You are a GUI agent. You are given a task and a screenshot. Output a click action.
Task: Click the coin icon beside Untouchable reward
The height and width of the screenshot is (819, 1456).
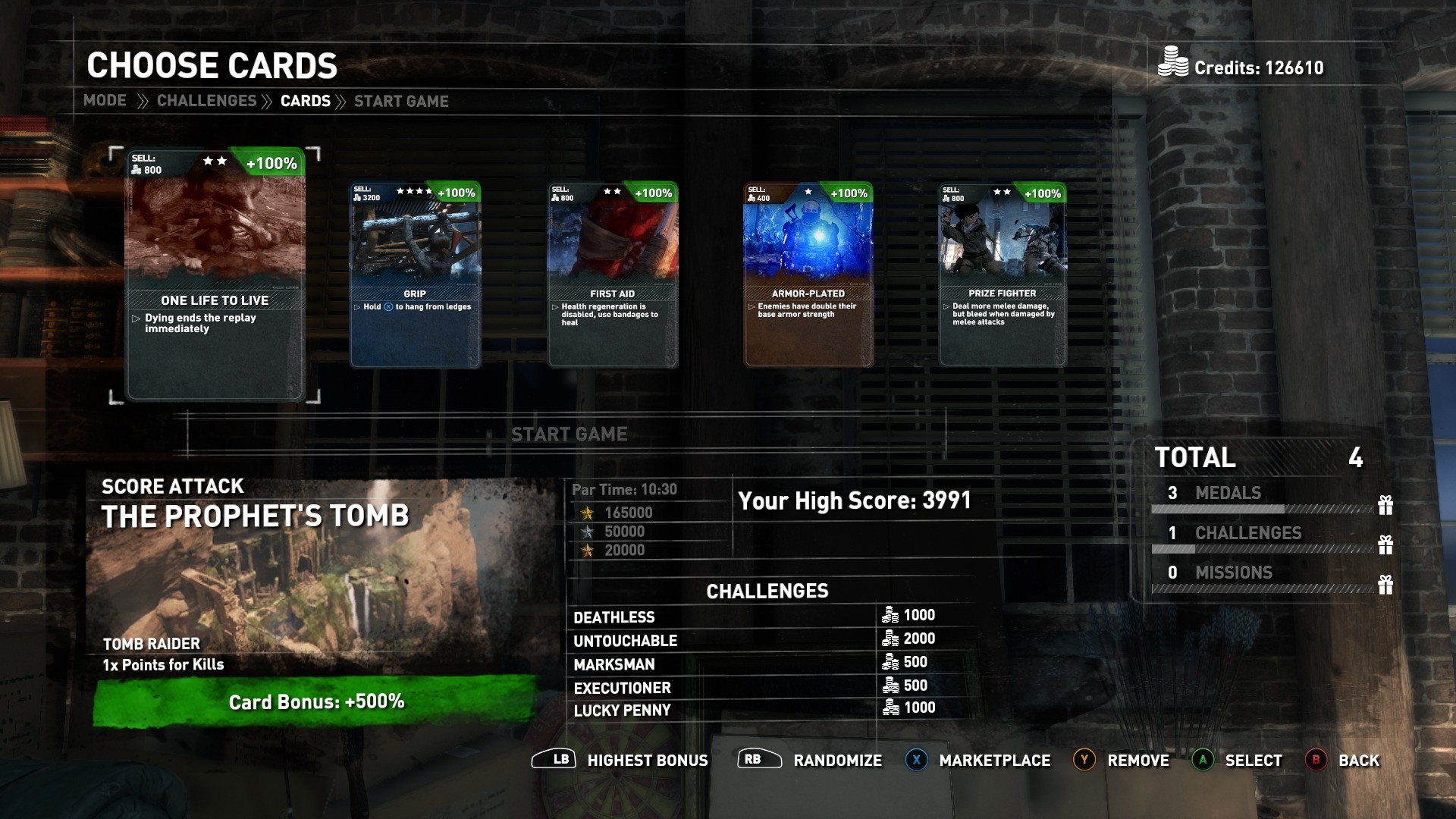[890, 639]
